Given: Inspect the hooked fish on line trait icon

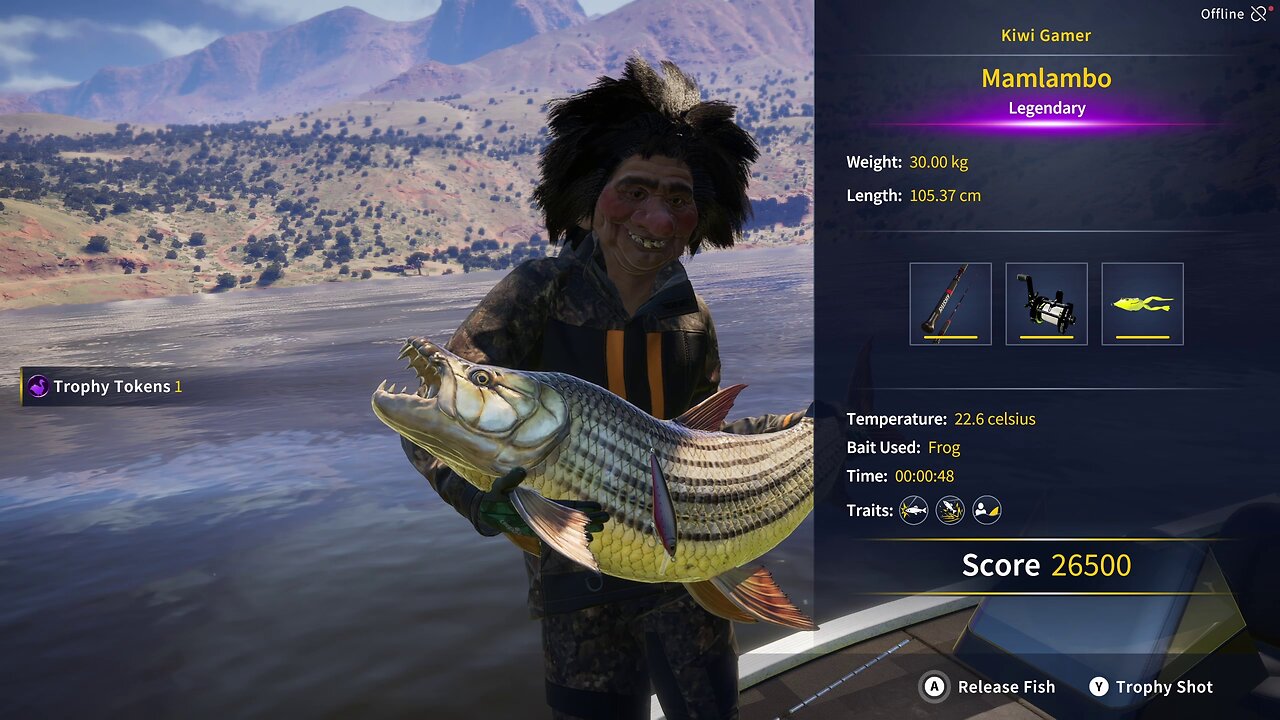Looking at the screenshot, I should click(913, 511).
